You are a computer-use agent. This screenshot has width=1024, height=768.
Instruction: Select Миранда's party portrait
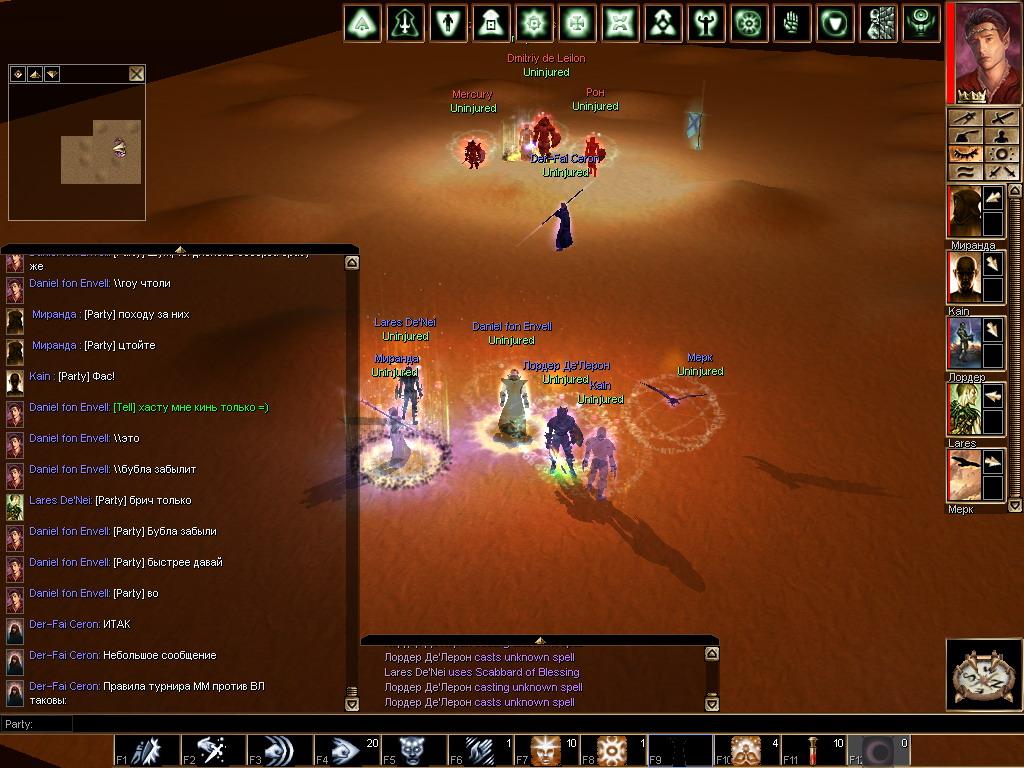tap(964, 212)
